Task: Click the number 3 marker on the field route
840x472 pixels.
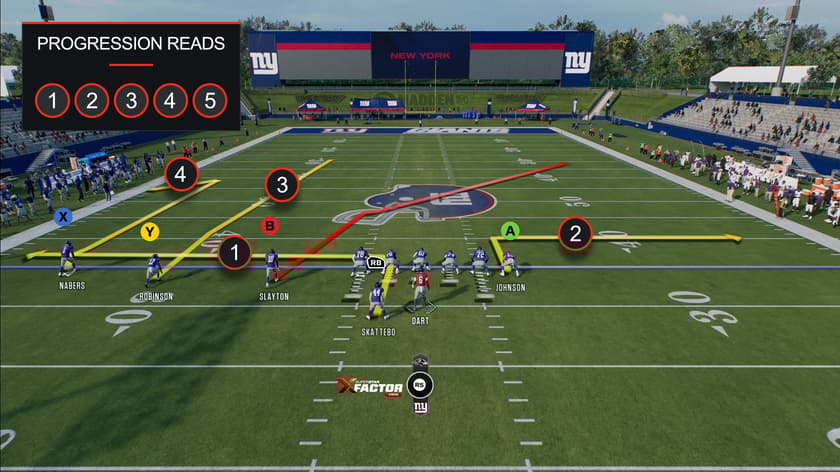Action: pyautogui.click(x=282, y=185)
